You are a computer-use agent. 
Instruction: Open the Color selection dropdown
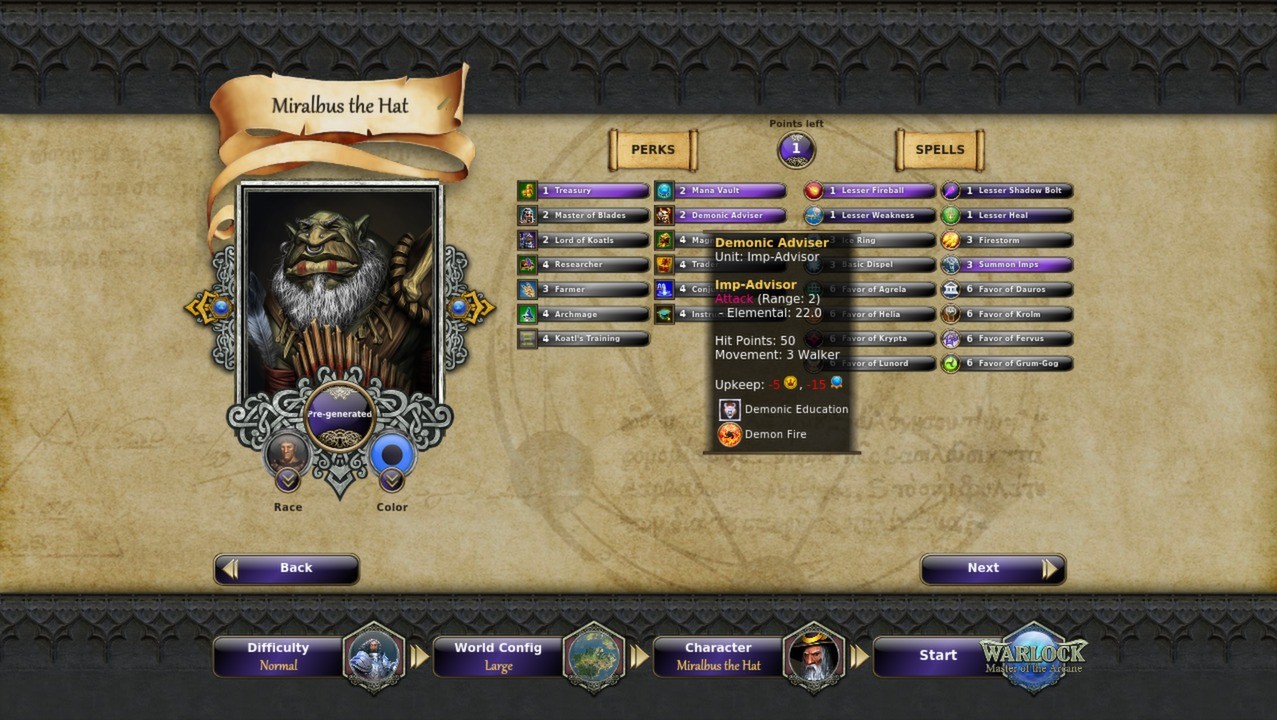click(x=392, y=481)
